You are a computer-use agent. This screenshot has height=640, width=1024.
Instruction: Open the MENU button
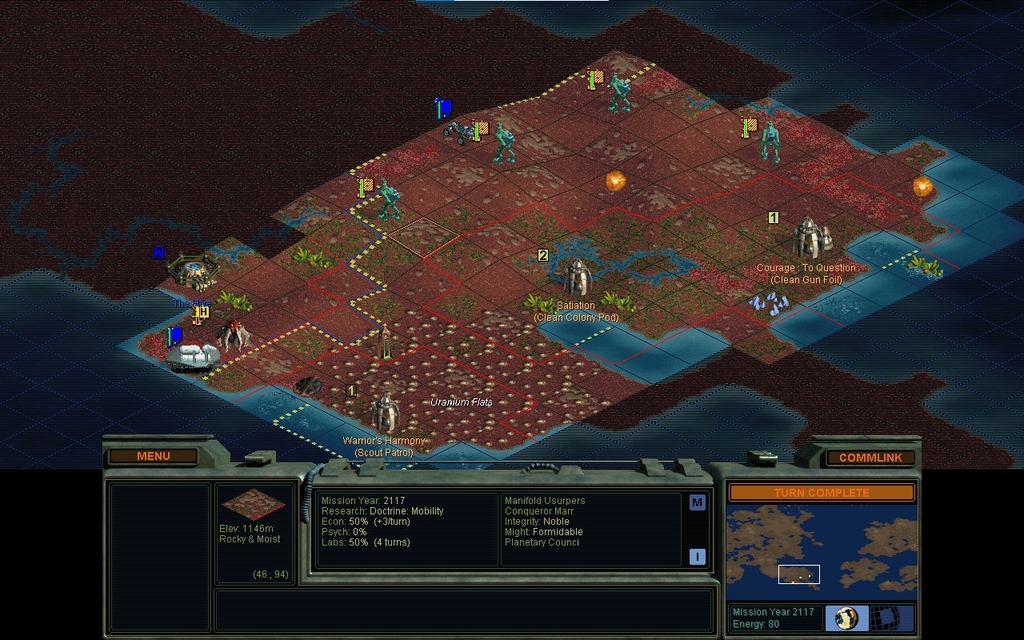pyautogui.click(x=153, y=456)
